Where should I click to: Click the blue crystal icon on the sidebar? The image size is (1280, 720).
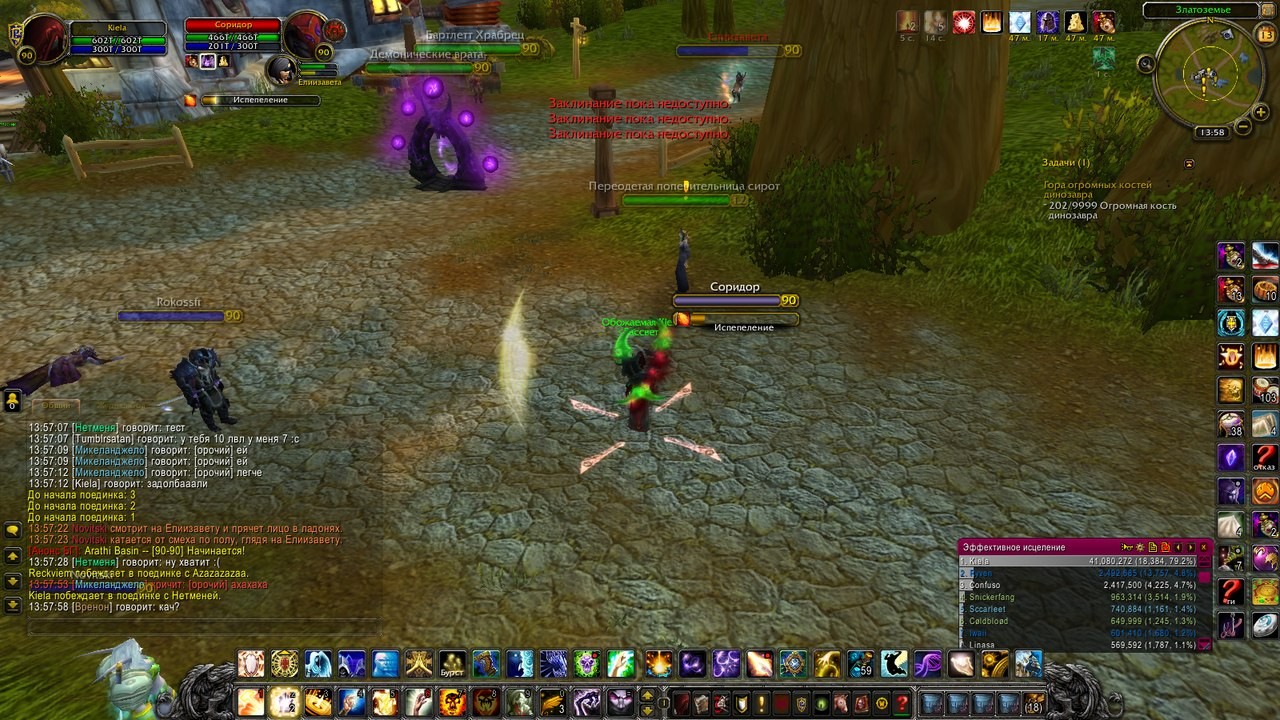pos(1265,322)
